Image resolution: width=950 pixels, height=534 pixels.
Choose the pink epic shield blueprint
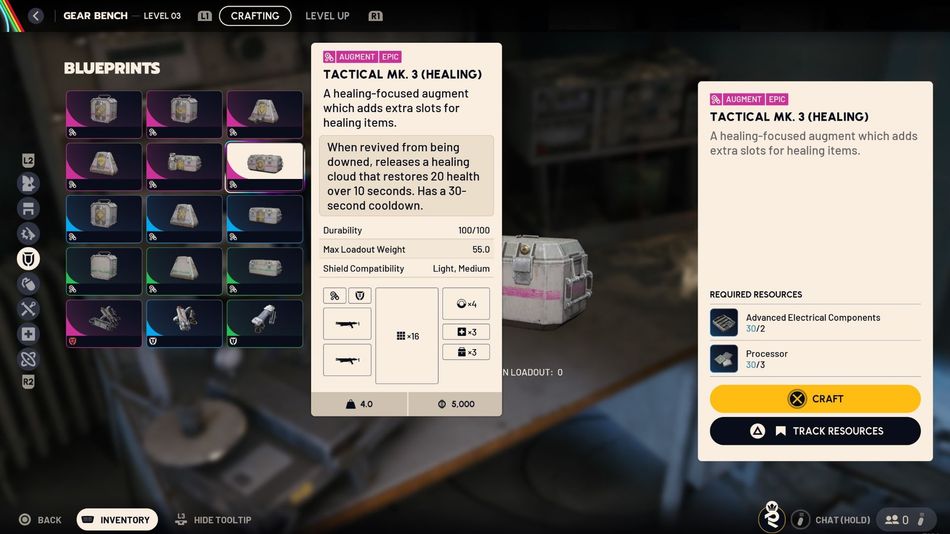tap(104, 323)
